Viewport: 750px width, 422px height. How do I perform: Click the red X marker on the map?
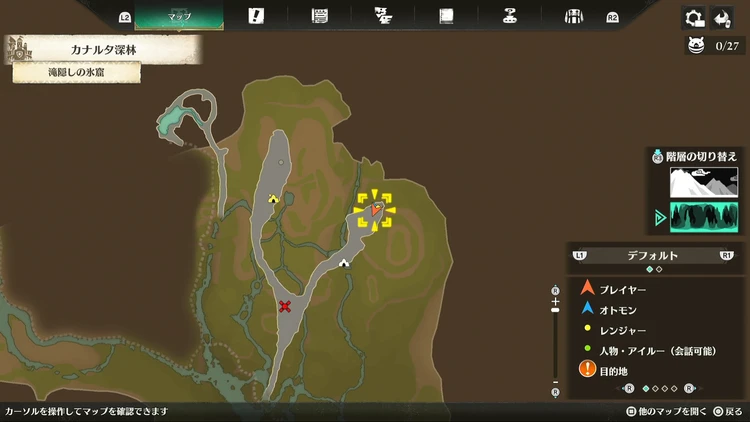(x=286, y=306)
